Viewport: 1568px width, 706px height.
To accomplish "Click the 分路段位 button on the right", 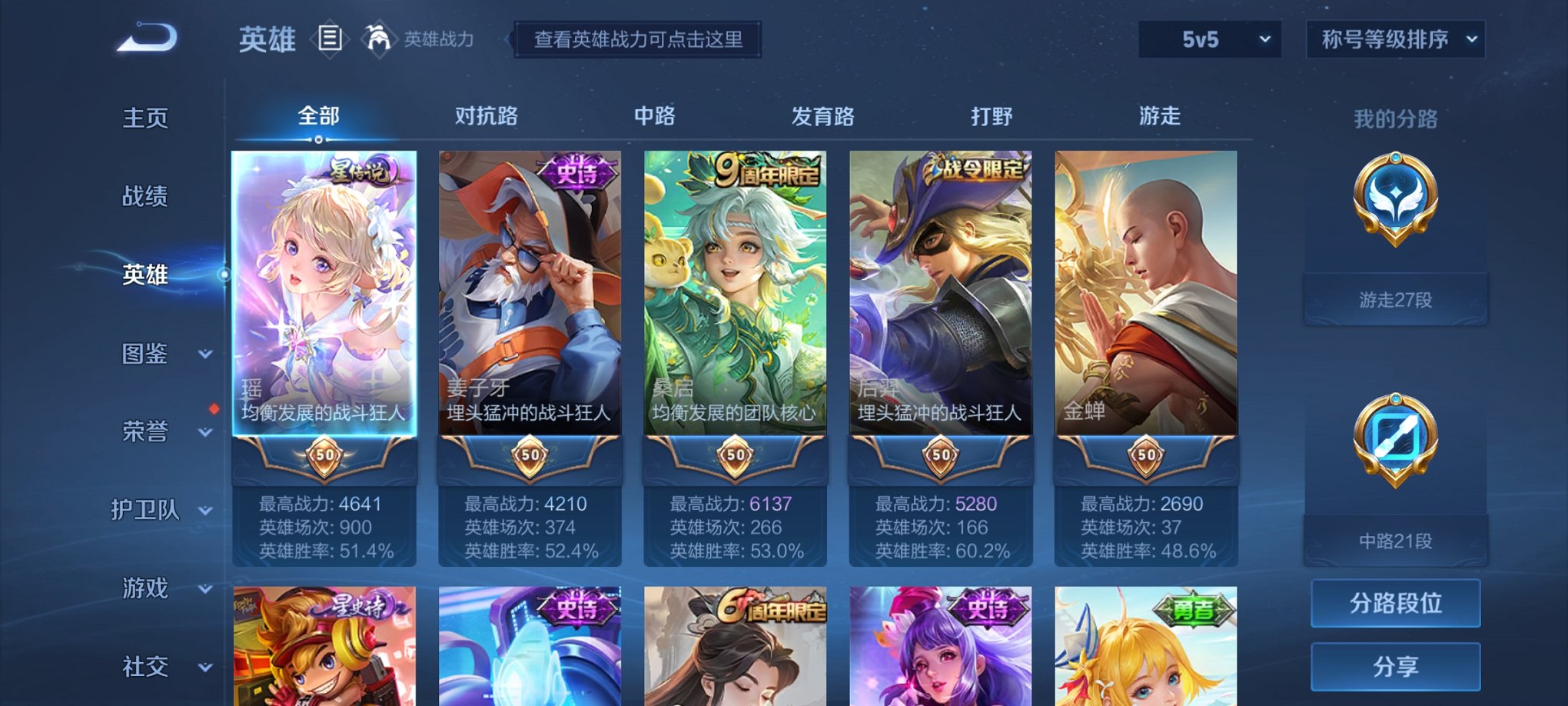I will point(1395,602).
